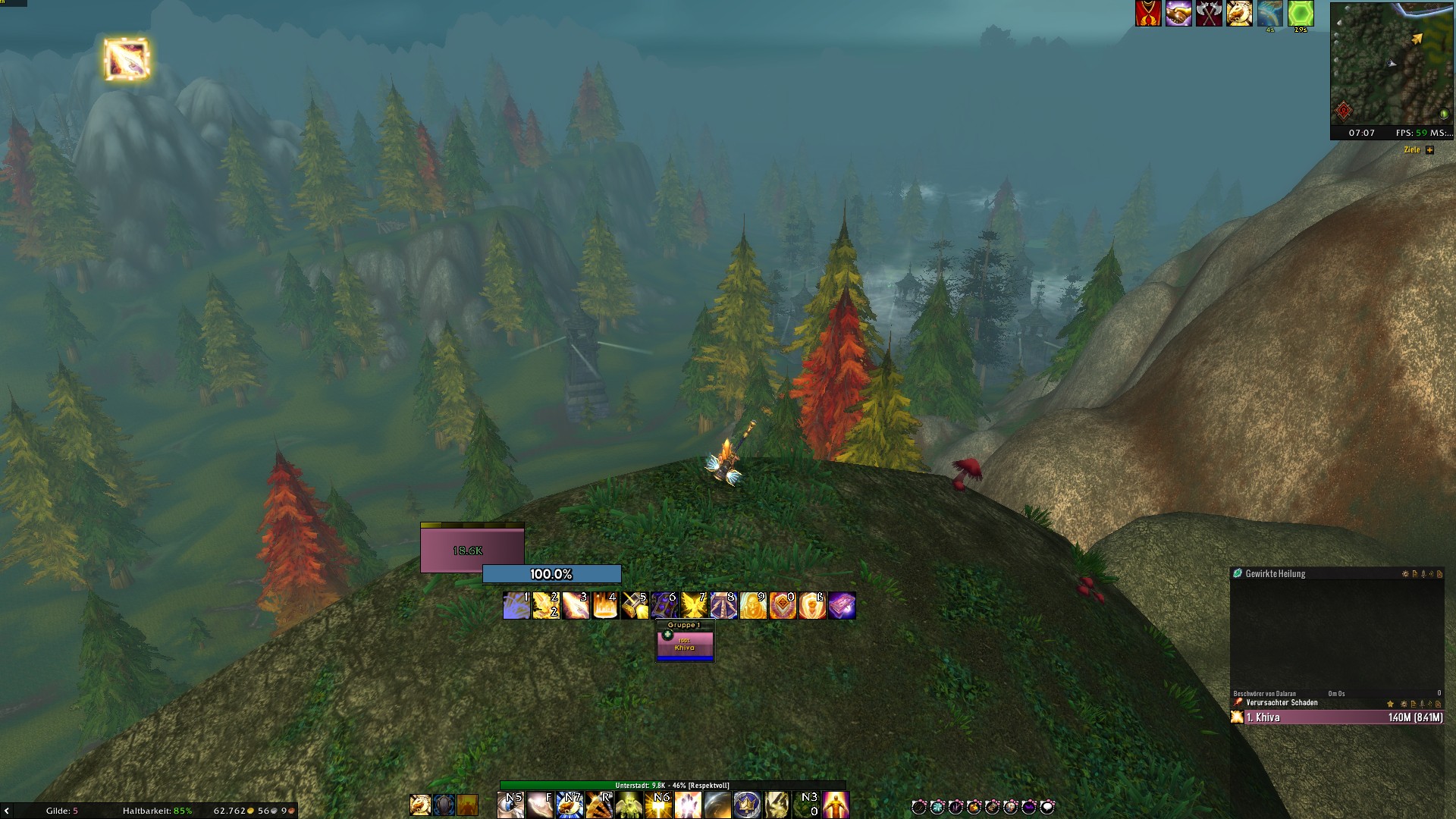
Task: Cast the golden hammer ability on slot 5
Action: coord(635,606)
